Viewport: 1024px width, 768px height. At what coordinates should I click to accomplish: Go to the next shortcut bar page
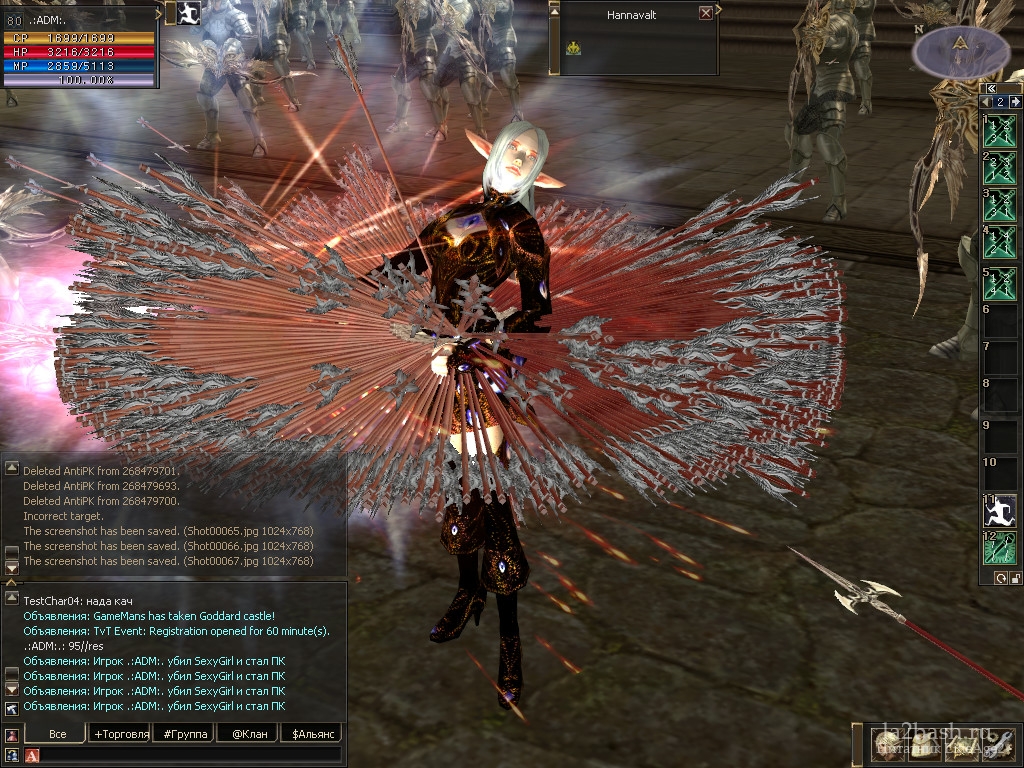[1016, 102]
